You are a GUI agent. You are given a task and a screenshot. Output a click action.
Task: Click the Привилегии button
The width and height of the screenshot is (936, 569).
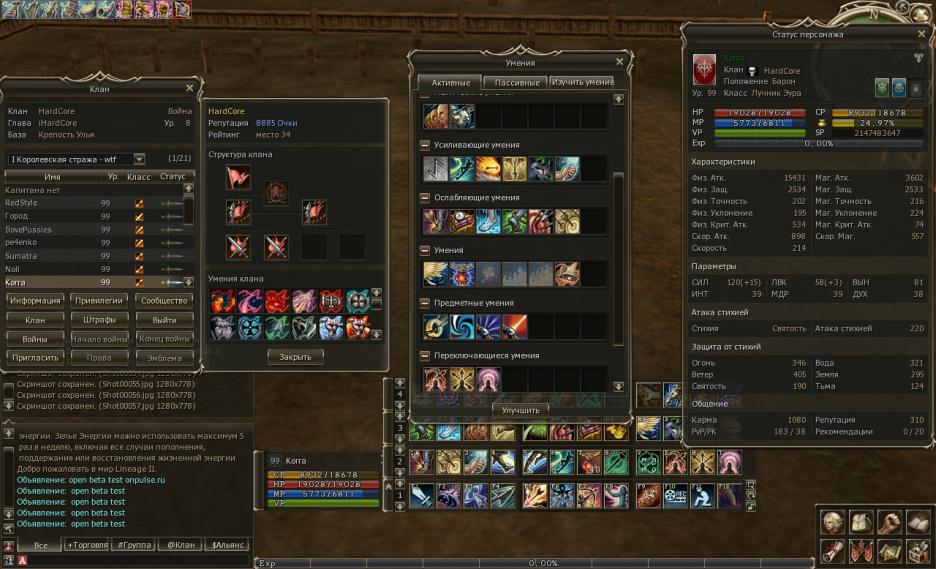click(x=99, y=300)
